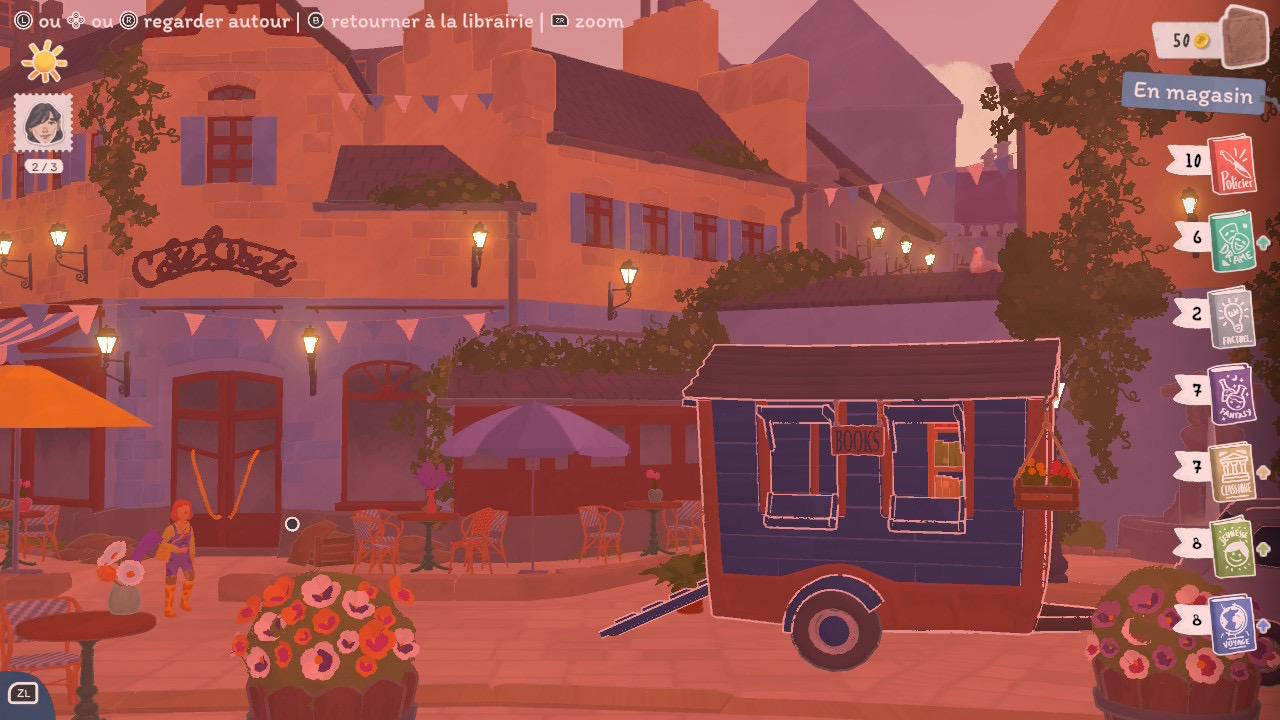
Task: Click the sun weather icon top left
Action: (42, 62)
